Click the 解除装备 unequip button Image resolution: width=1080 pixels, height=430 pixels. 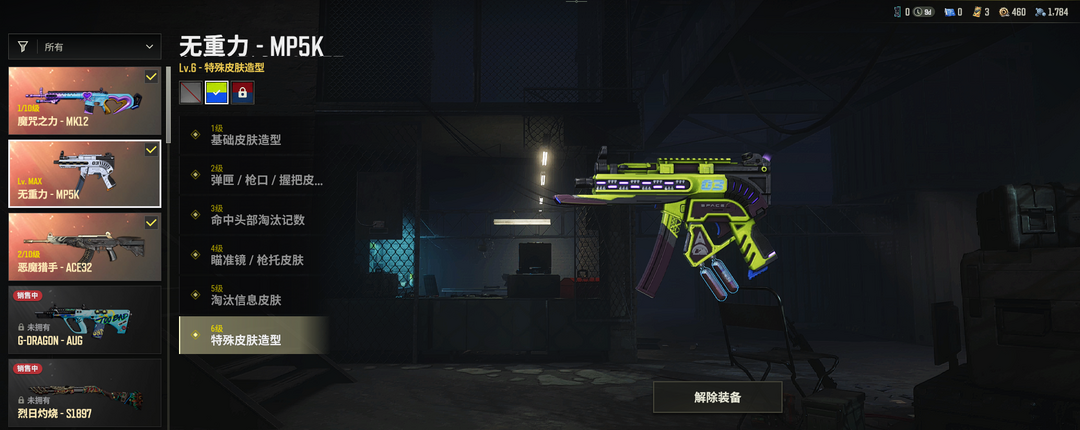717,397
